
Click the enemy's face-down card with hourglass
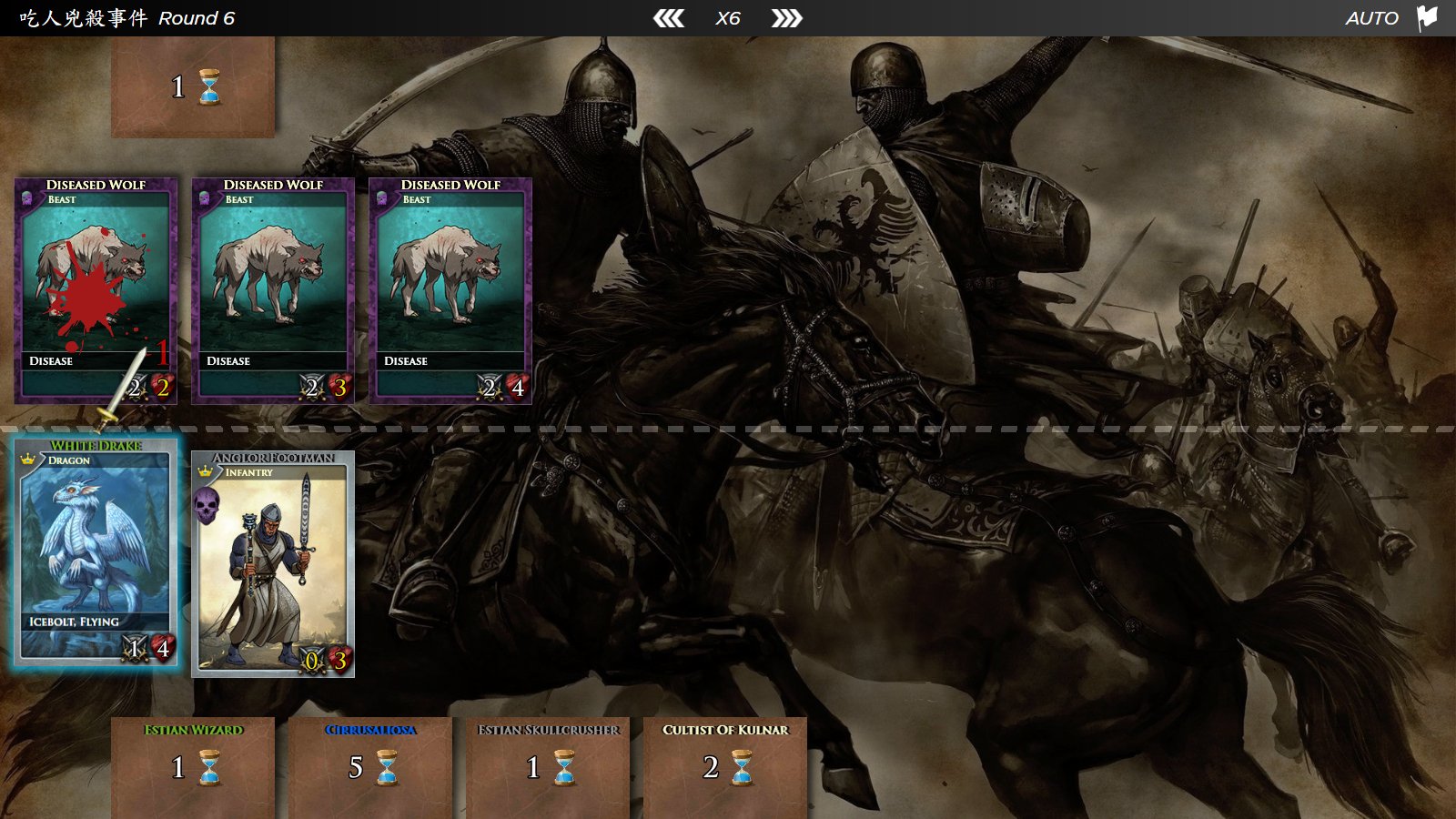193,87
